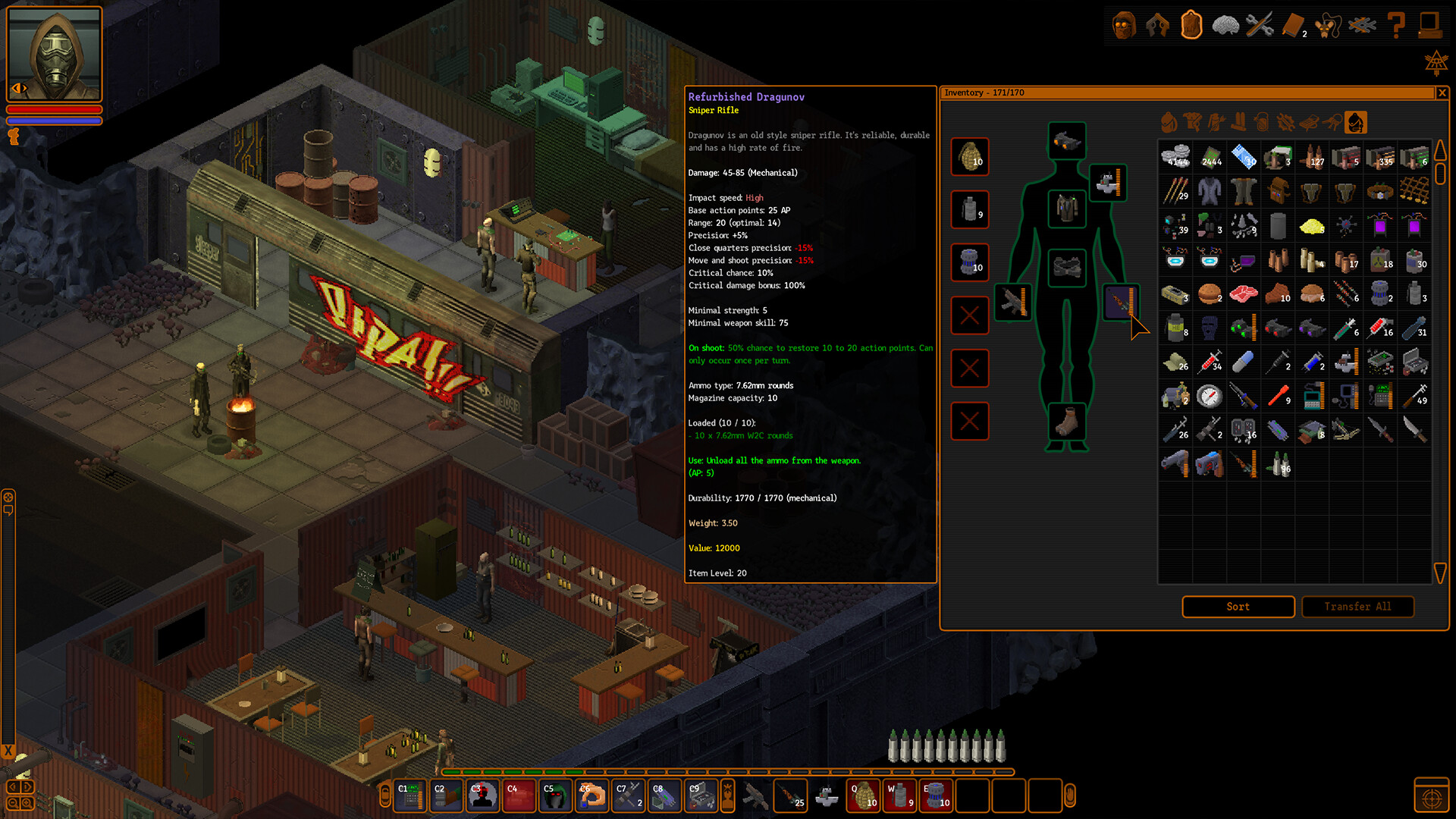This screenshot has width=1456, height=819.
Task: Open the help question mark icon
Action: click(x=1396, y=26)
